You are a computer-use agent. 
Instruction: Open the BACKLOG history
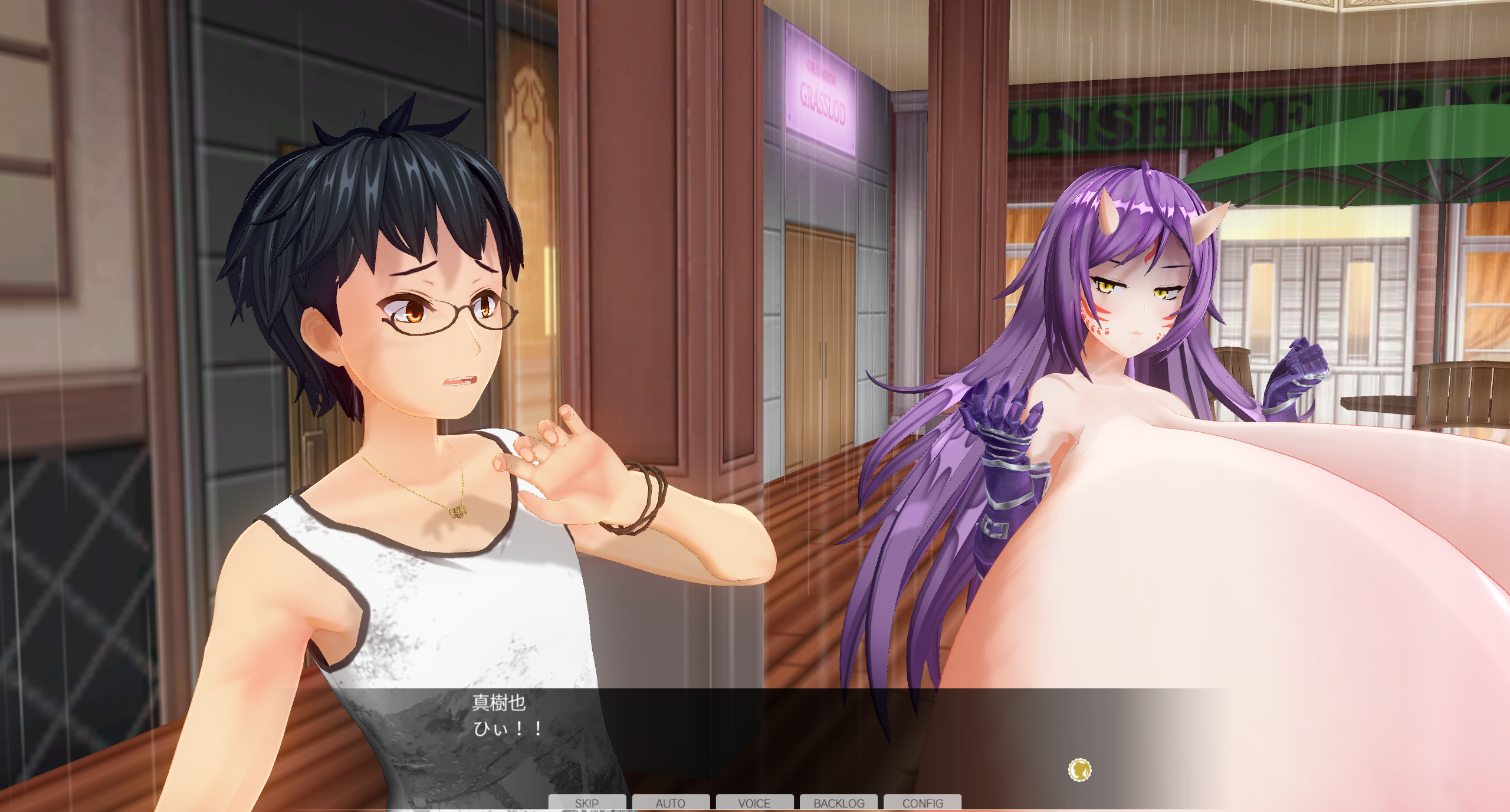click(x=839, y=803)
